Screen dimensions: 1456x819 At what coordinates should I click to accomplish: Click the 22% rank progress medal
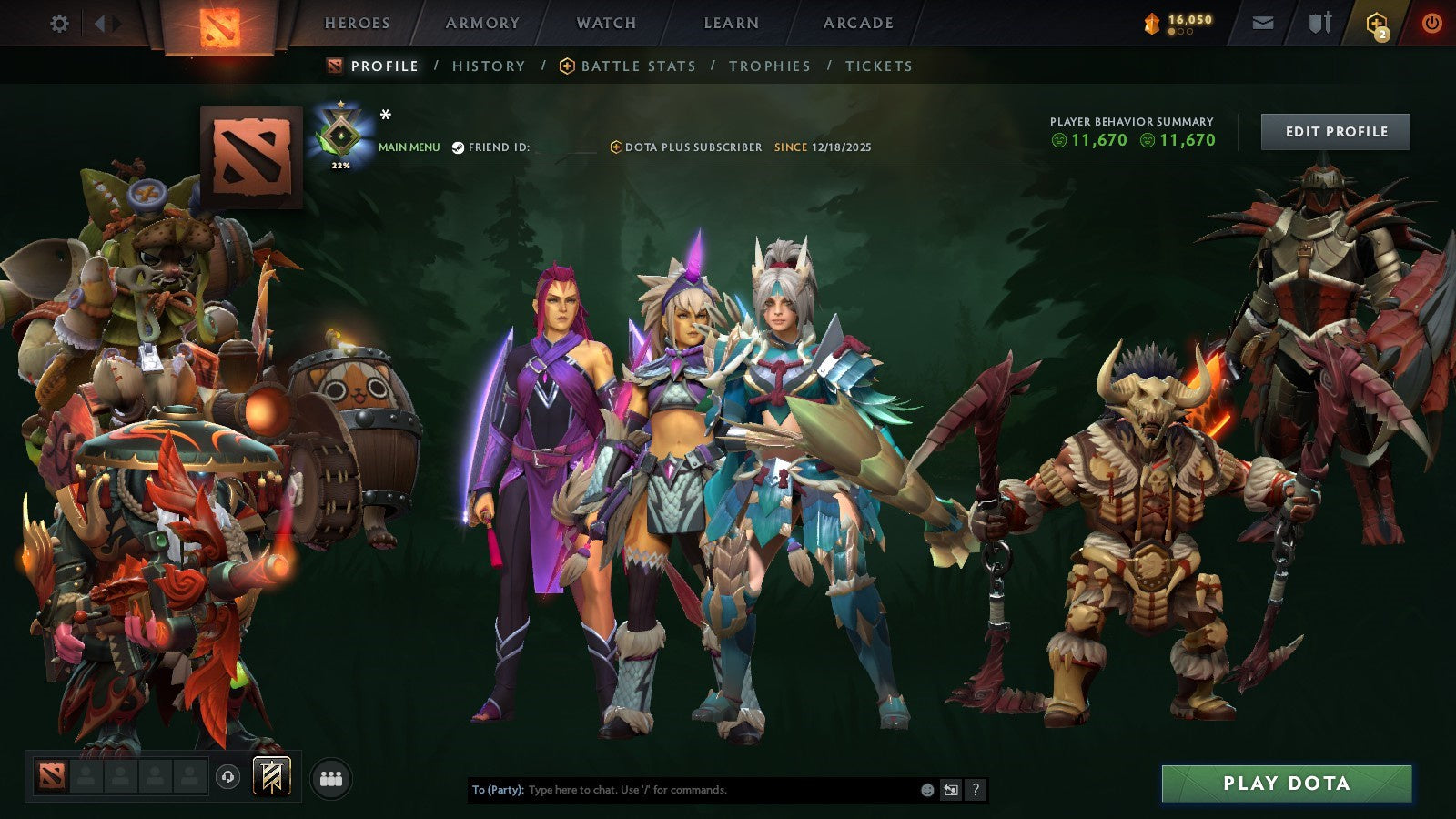339,133
